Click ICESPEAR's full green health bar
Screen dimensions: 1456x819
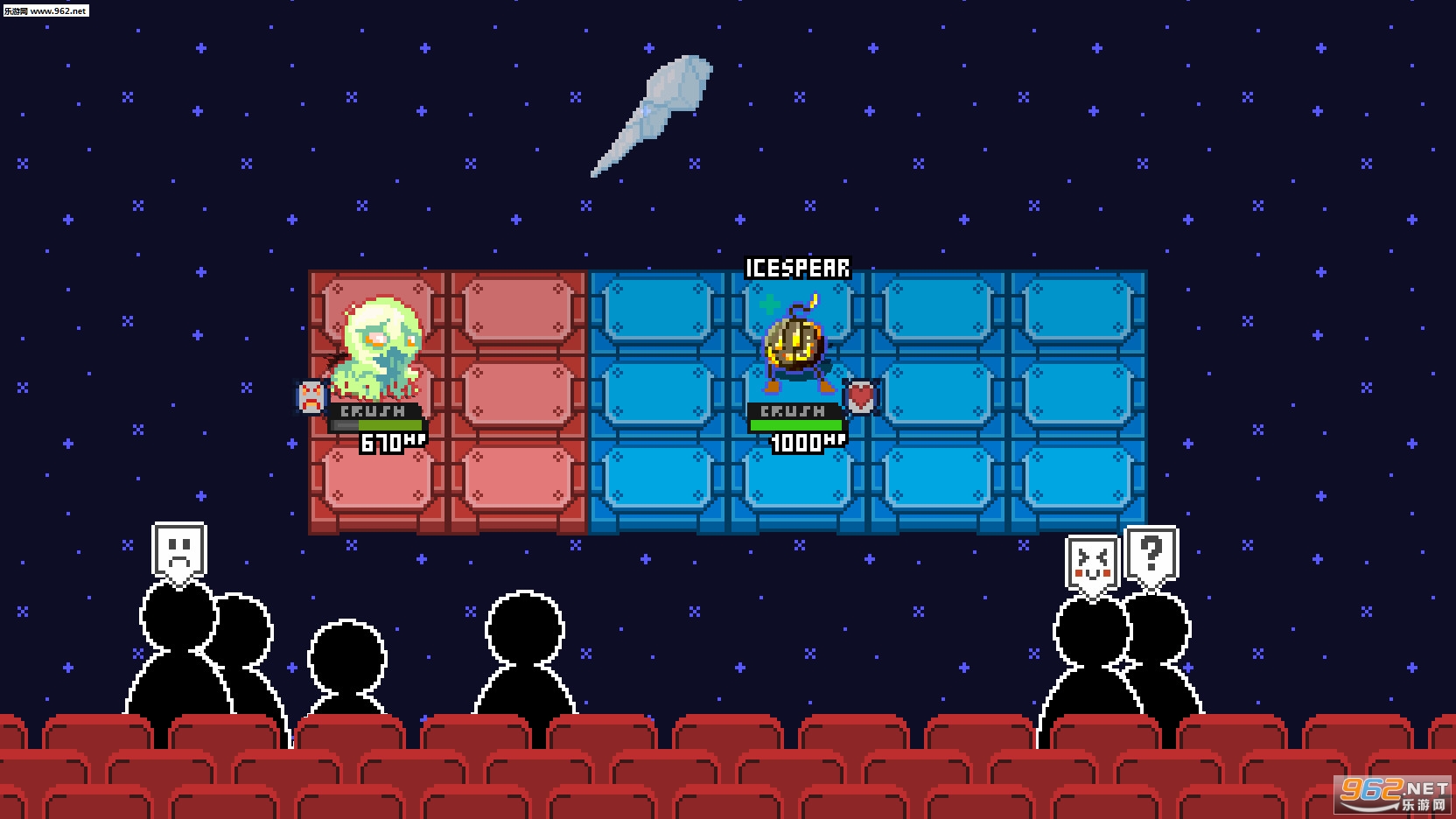coord(794,426)
